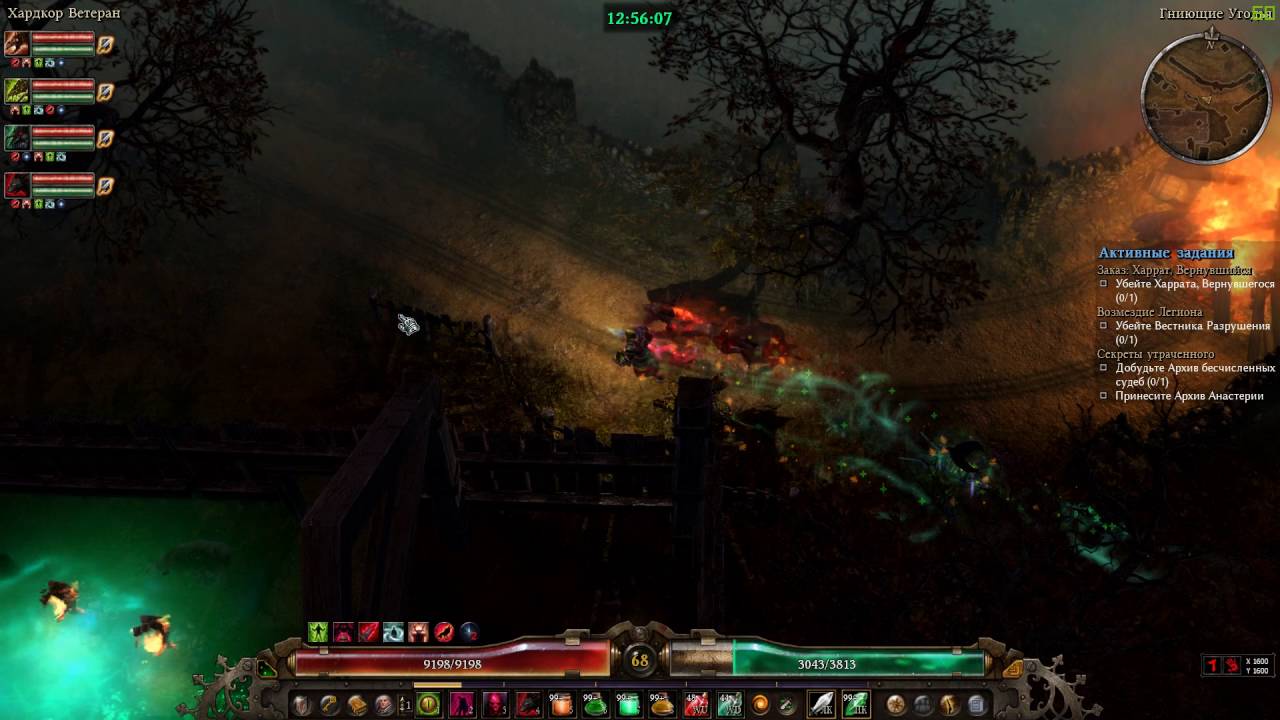This screenshot has height=720, width=1280.
Task: Select the 'Секреты утраченного' quest entry
Action: 1155,354
